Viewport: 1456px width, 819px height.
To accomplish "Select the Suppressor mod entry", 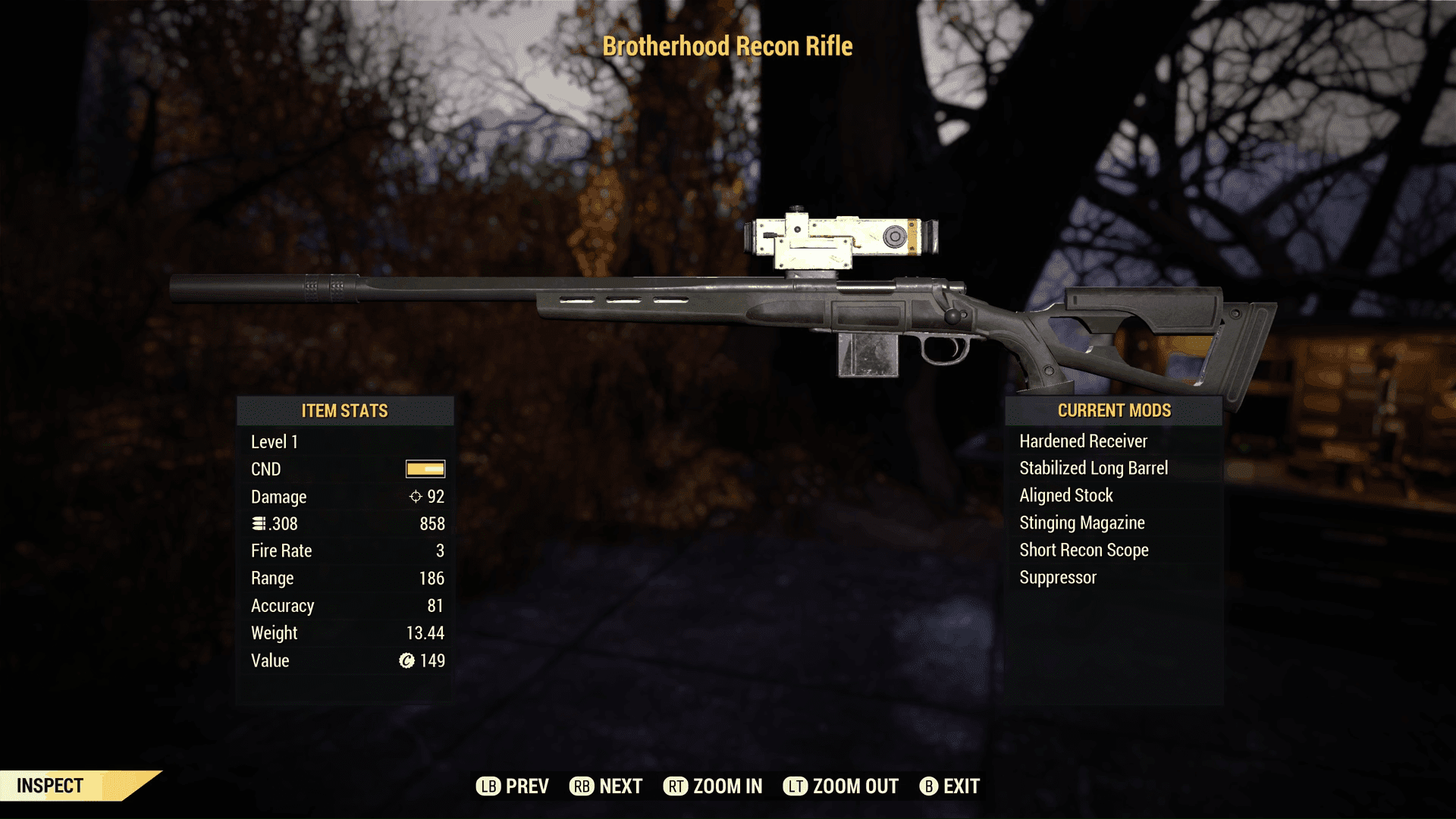I will [1057, 577].
